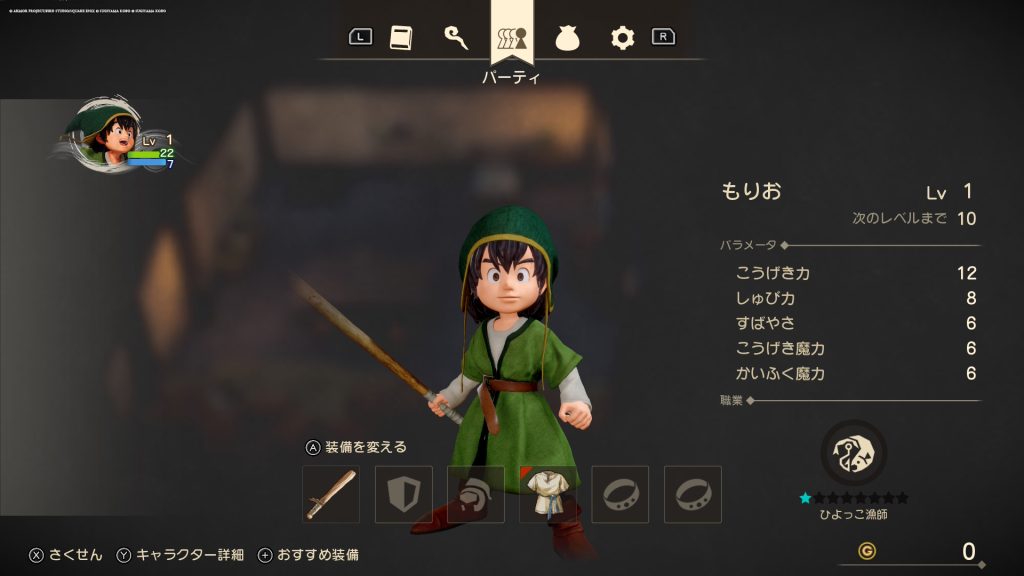
Task: Show キャラクター詳細 character details
Action: [x=180, y=555]
